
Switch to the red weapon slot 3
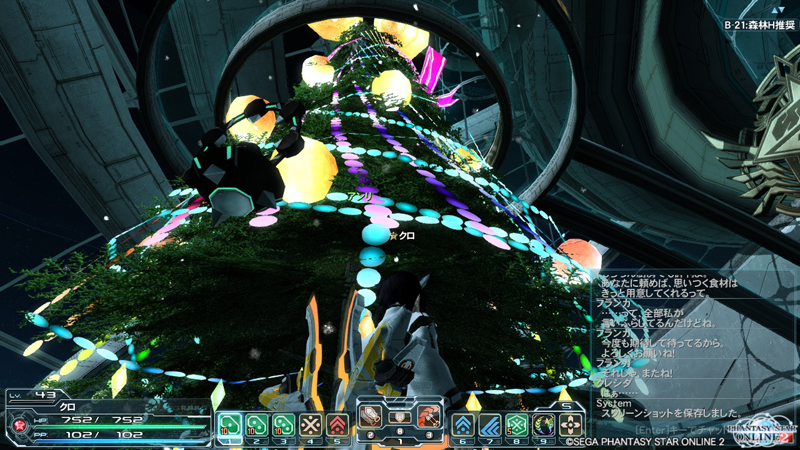click(430, 414)
